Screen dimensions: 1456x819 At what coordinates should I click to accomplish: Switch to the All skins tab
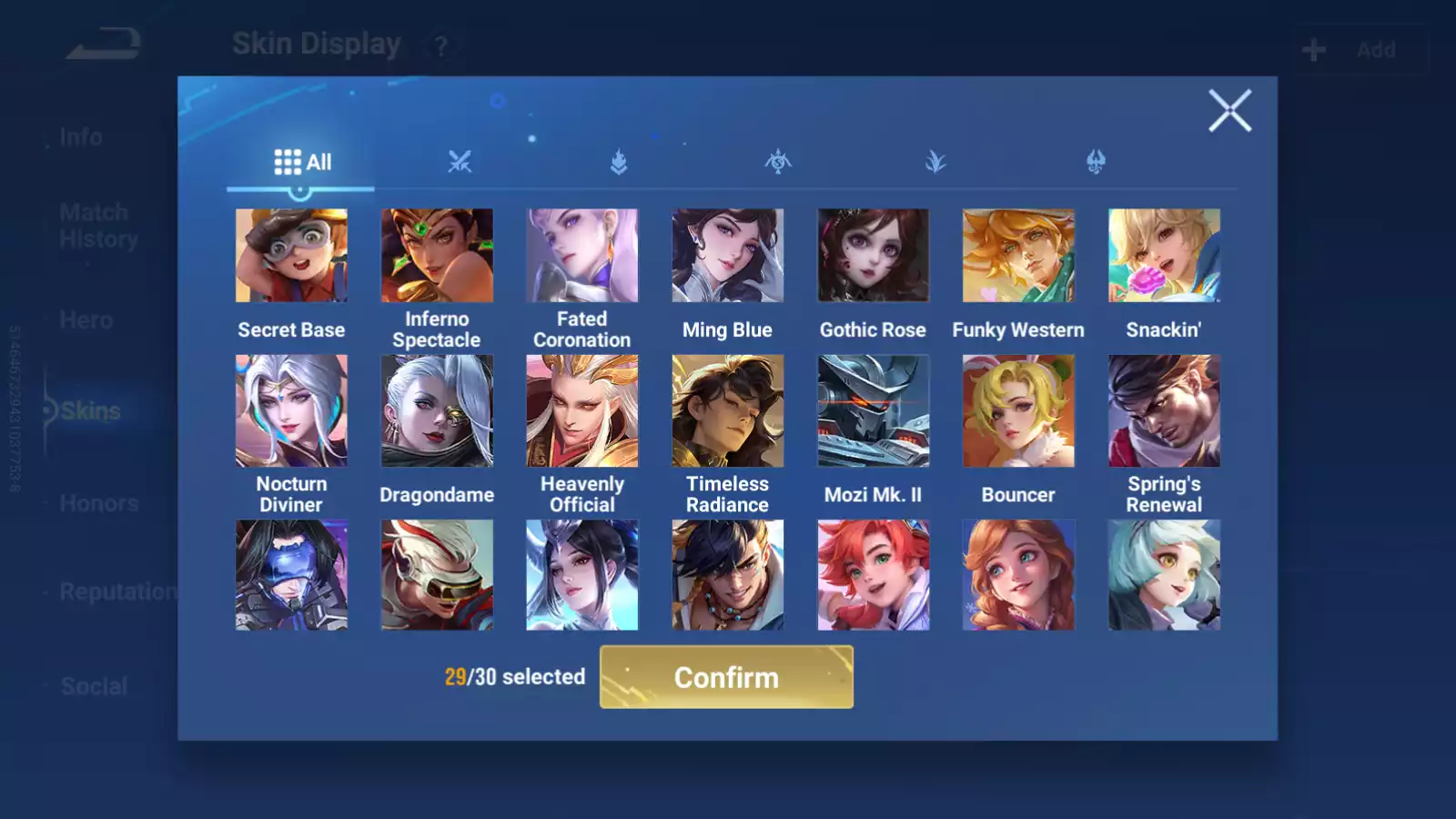[x=302, y=162]
